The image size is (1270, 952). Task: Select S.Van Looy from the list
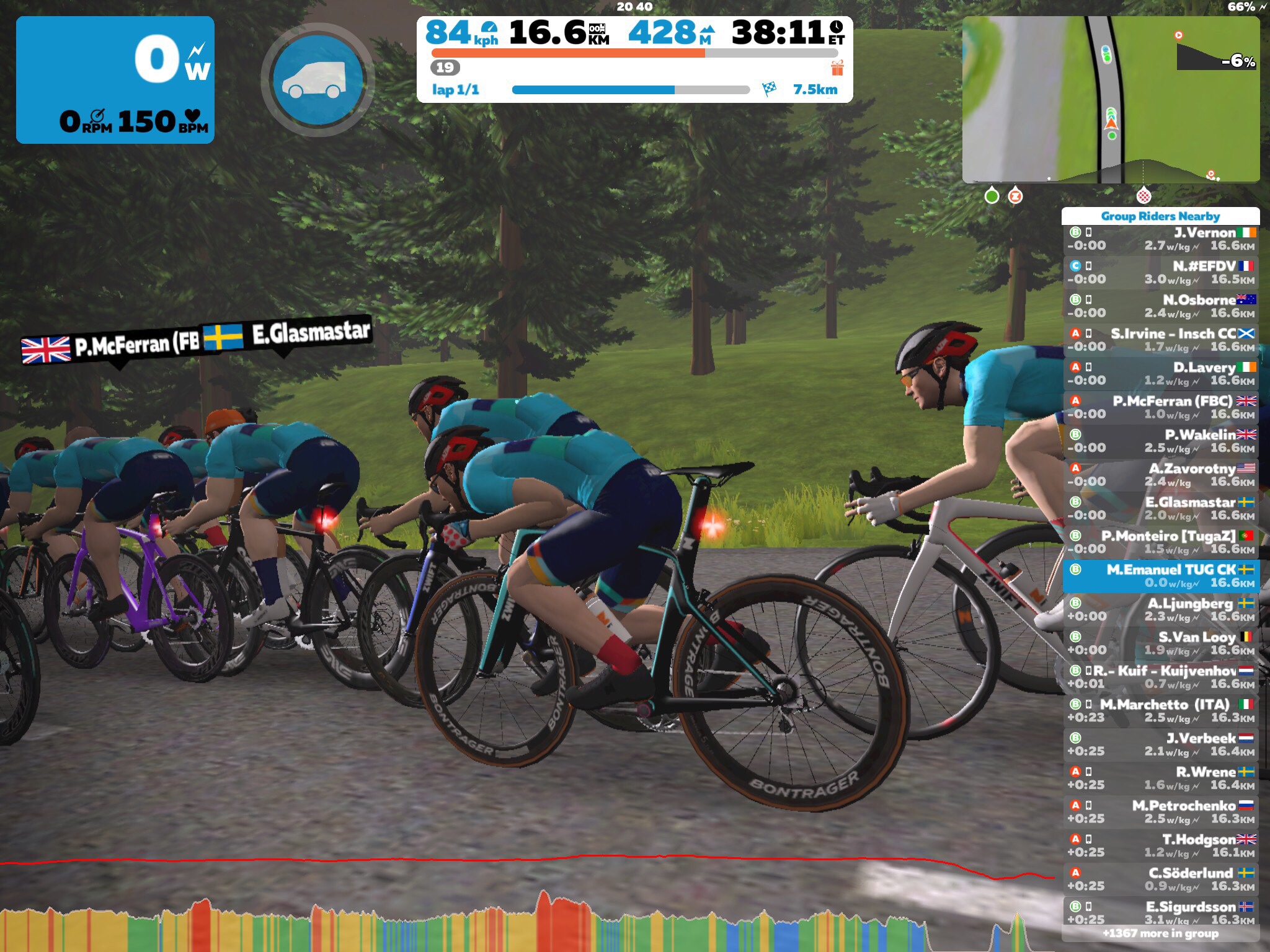(1160, 643)
